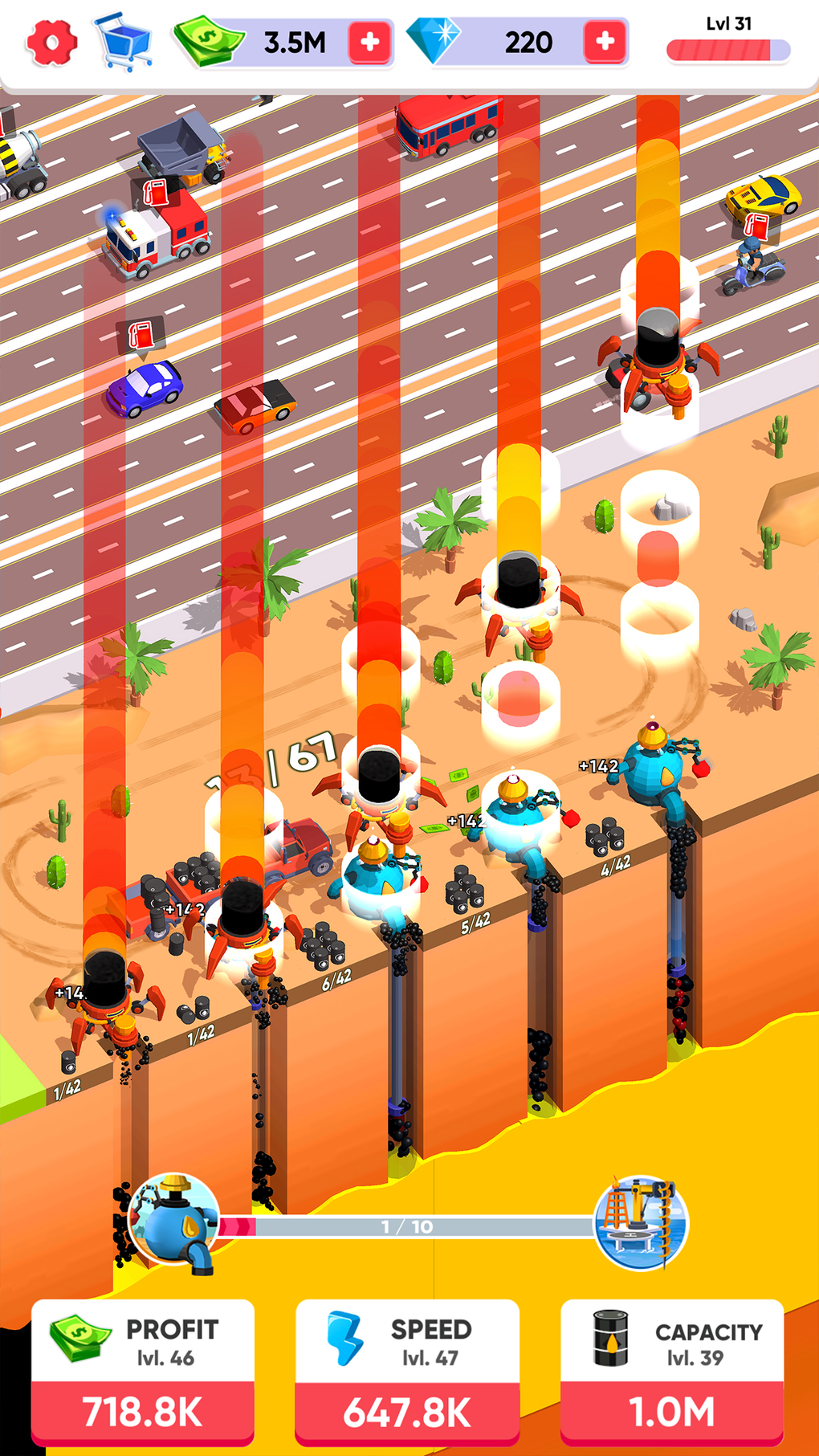The width and height of the screenshot is (819, 1456).
Task: Upgrade Speed for 647.8K
Action: tap(407, 1411)
